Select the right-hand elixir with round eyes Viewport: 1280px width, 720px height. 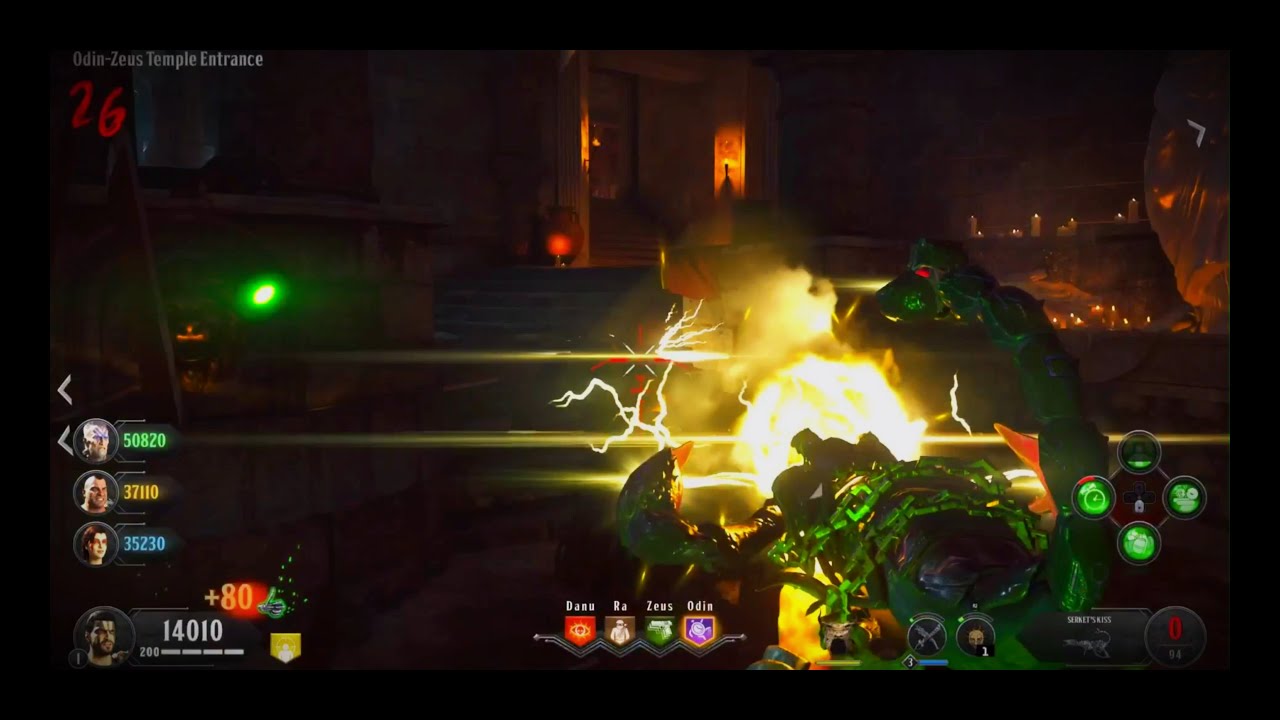(1184, 497)
